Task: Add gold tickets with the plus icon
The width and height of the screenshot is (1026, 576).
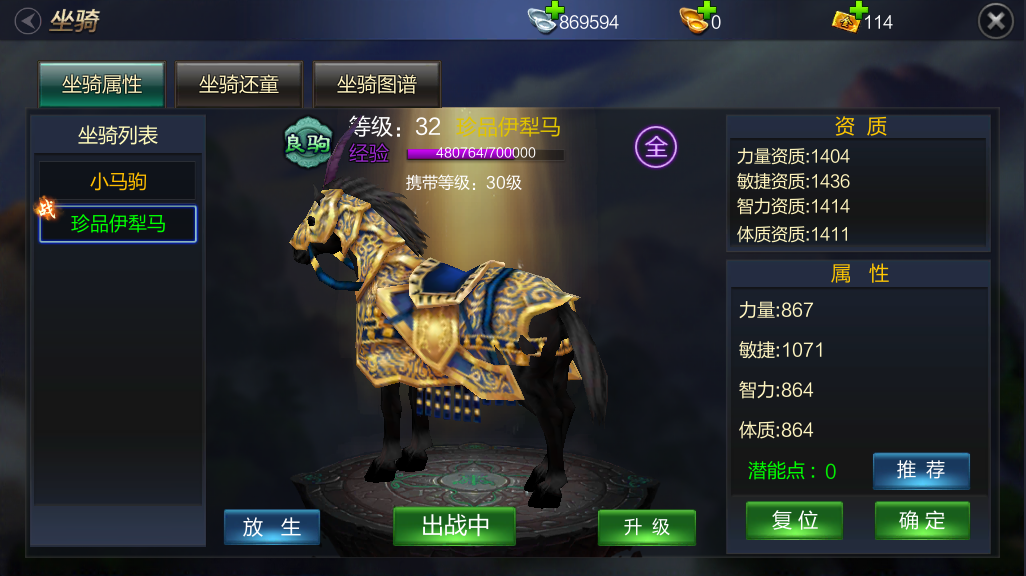Action: pyautogui.click(x=856, y=11)
